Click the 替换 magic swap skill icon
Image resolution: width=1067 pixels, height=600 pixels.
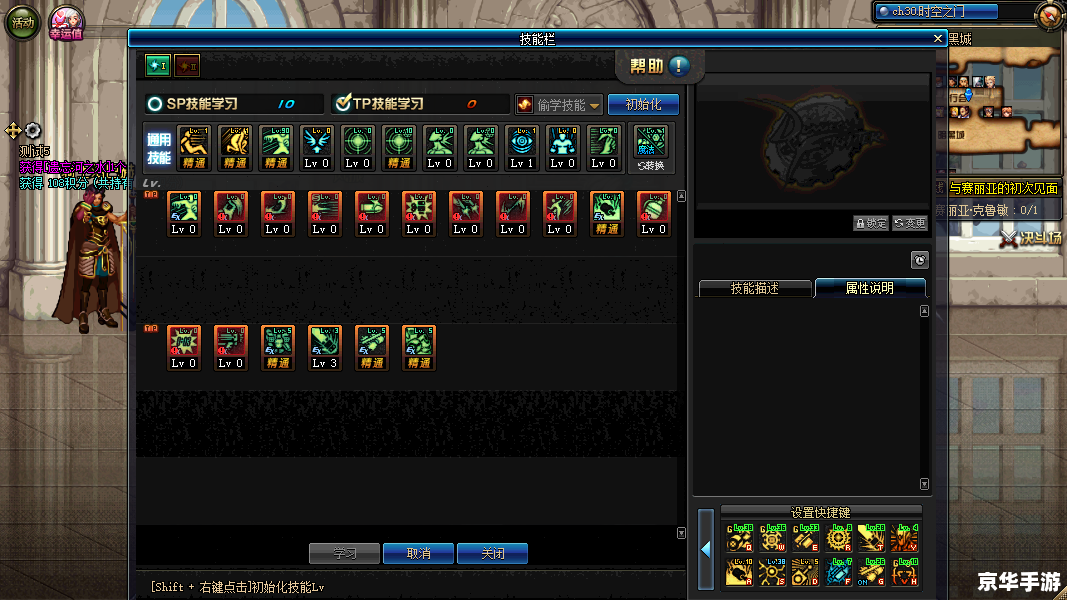650,146
